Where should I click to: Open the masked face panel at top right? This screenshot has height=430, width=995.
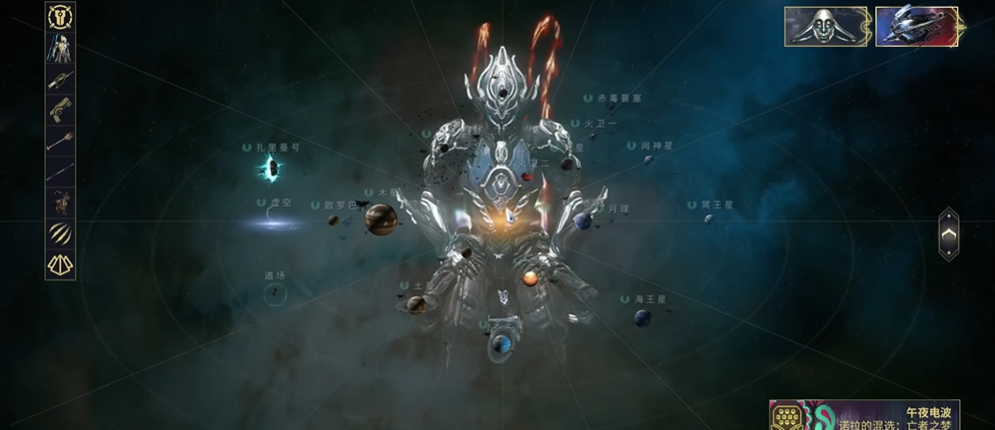pos(826,27)
